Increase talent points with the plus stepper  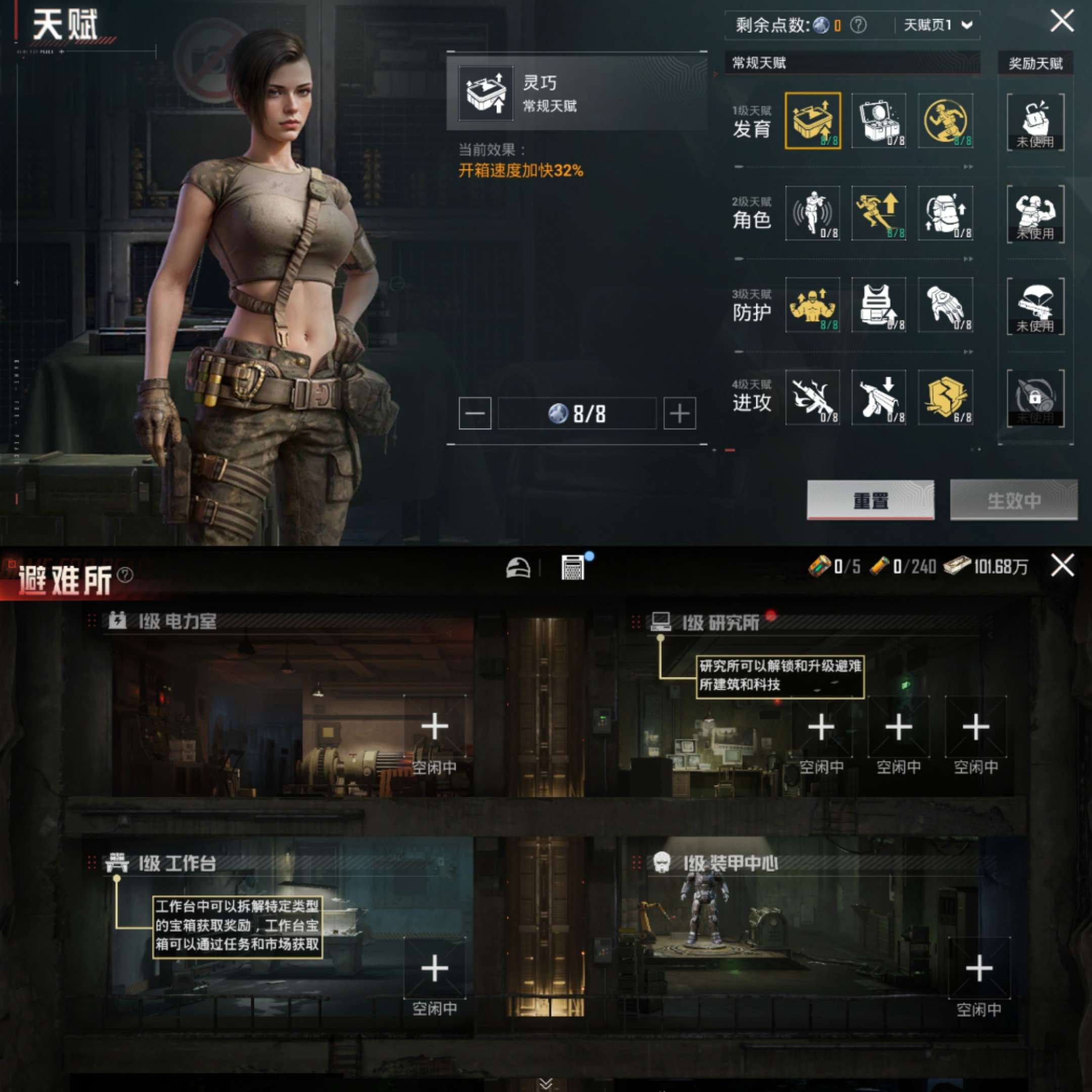tap(680, 413)
